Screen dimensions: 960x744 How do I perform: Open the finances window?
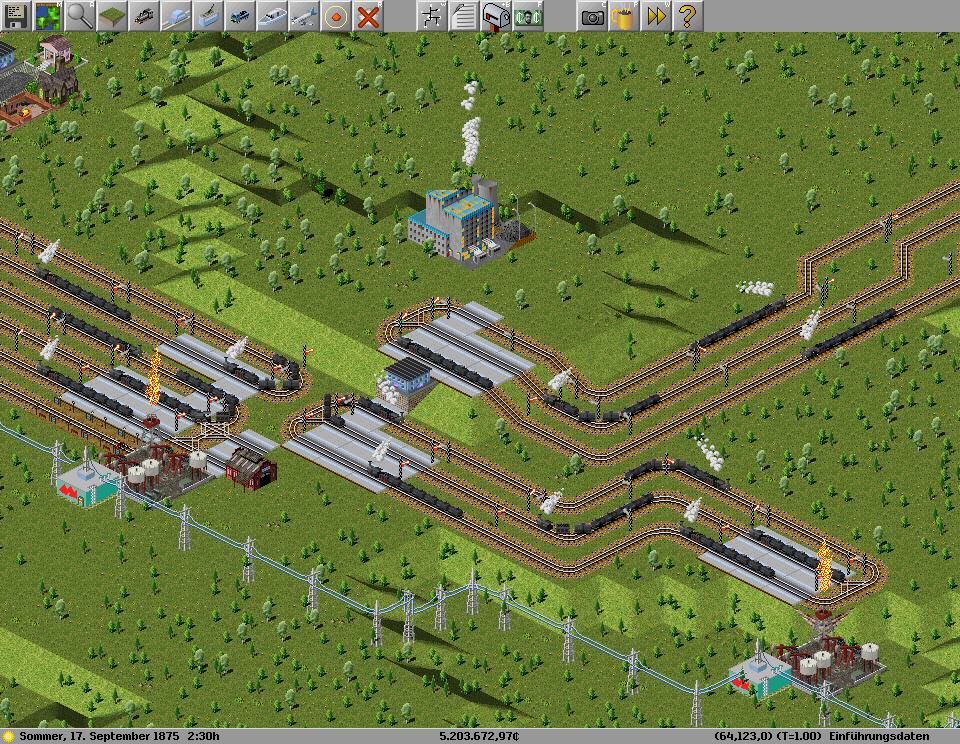point(528,16)
